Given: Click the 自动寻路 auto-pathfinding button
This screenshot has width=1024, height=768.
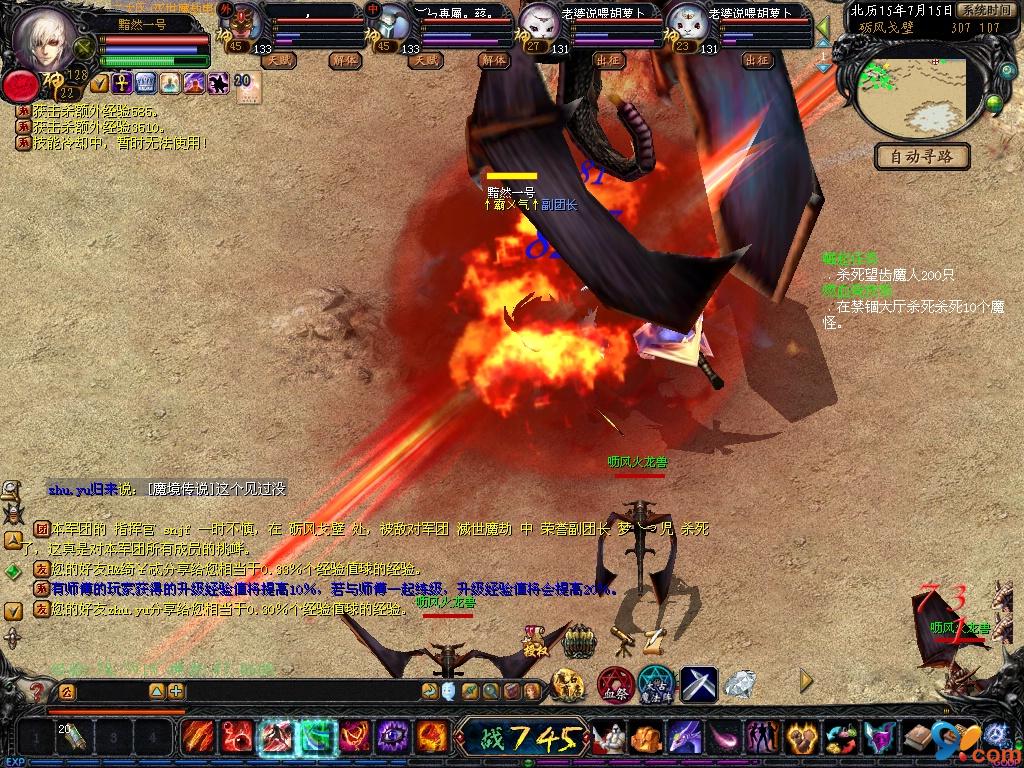Looking at the screenshot, I should (922, 156).
